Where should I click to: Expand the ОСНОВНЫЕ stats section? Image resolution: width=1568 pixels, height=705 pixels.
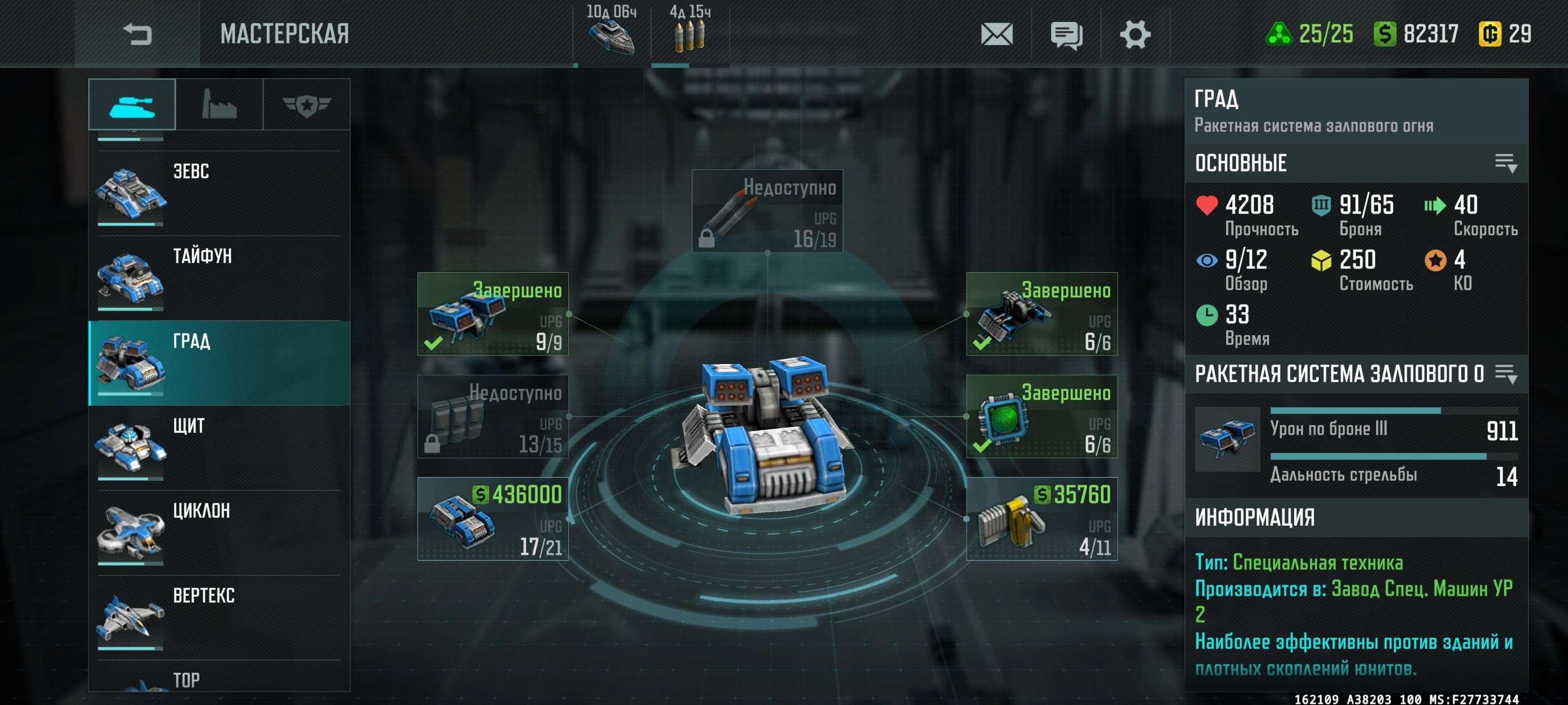(1506, 163)
